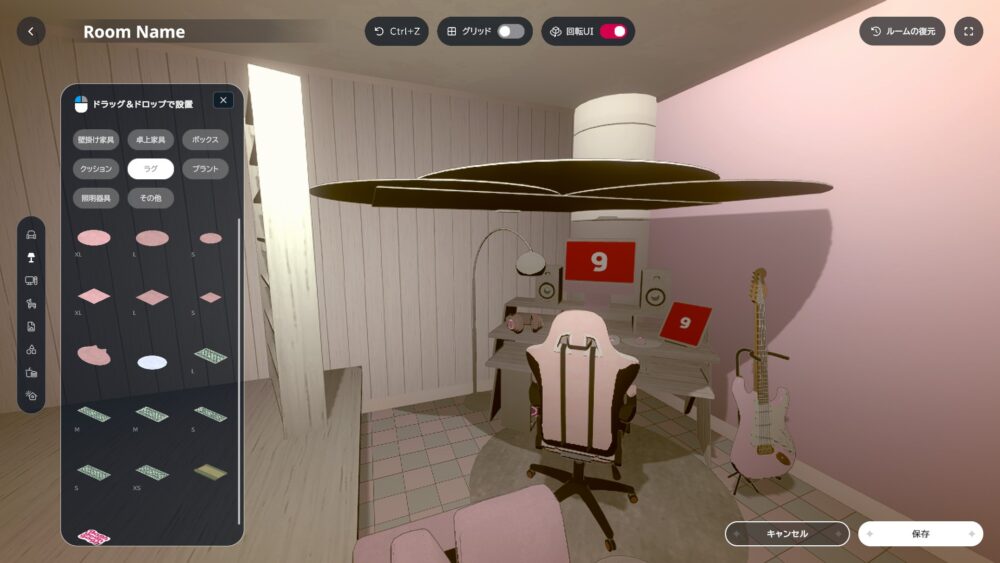Show the プラント plant category
This screenshot has height=563, width=1000.
tap(205, 169)
